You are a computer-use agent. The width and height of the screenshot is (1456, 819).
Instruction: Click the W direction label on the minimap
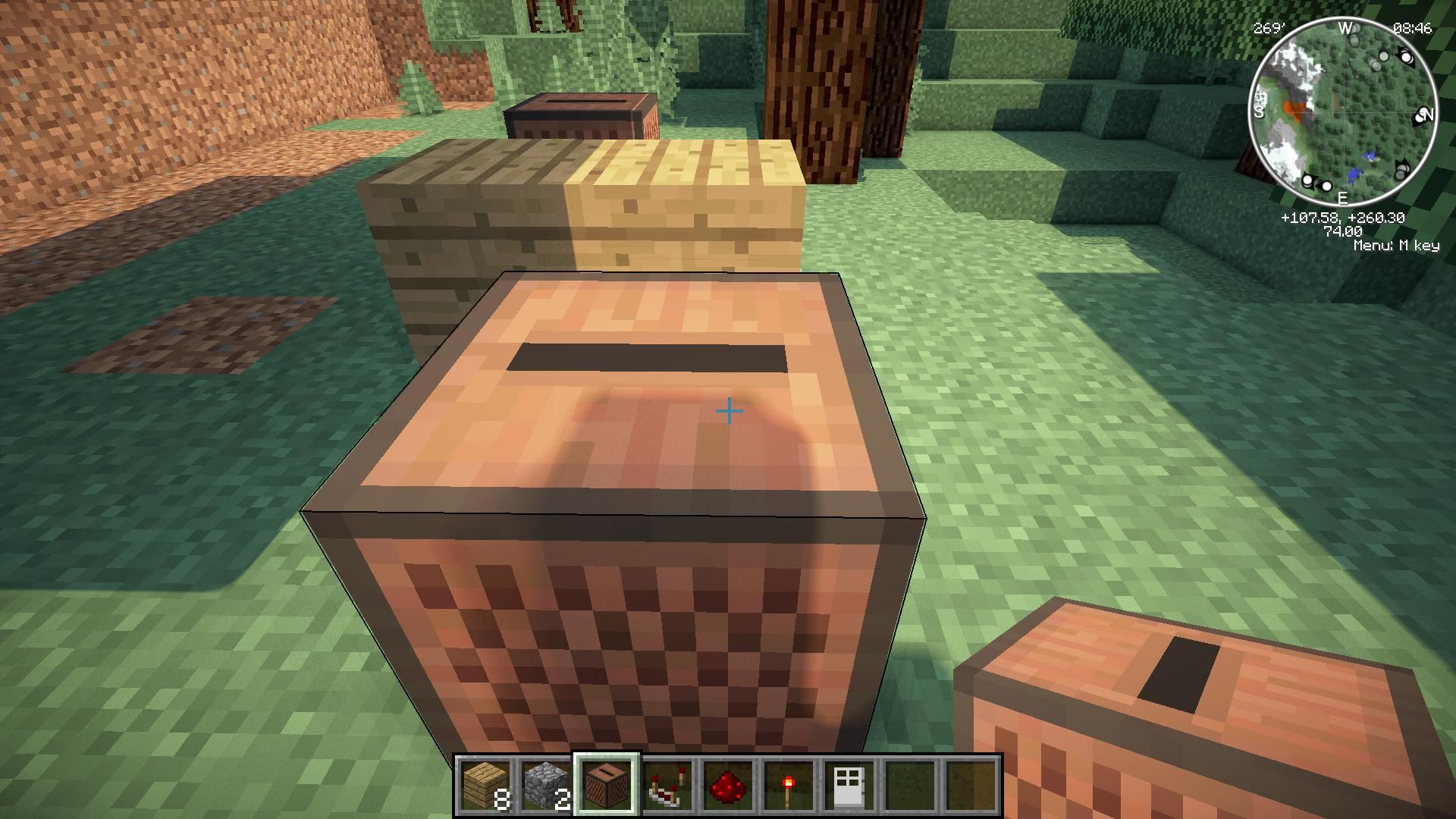1344,27
